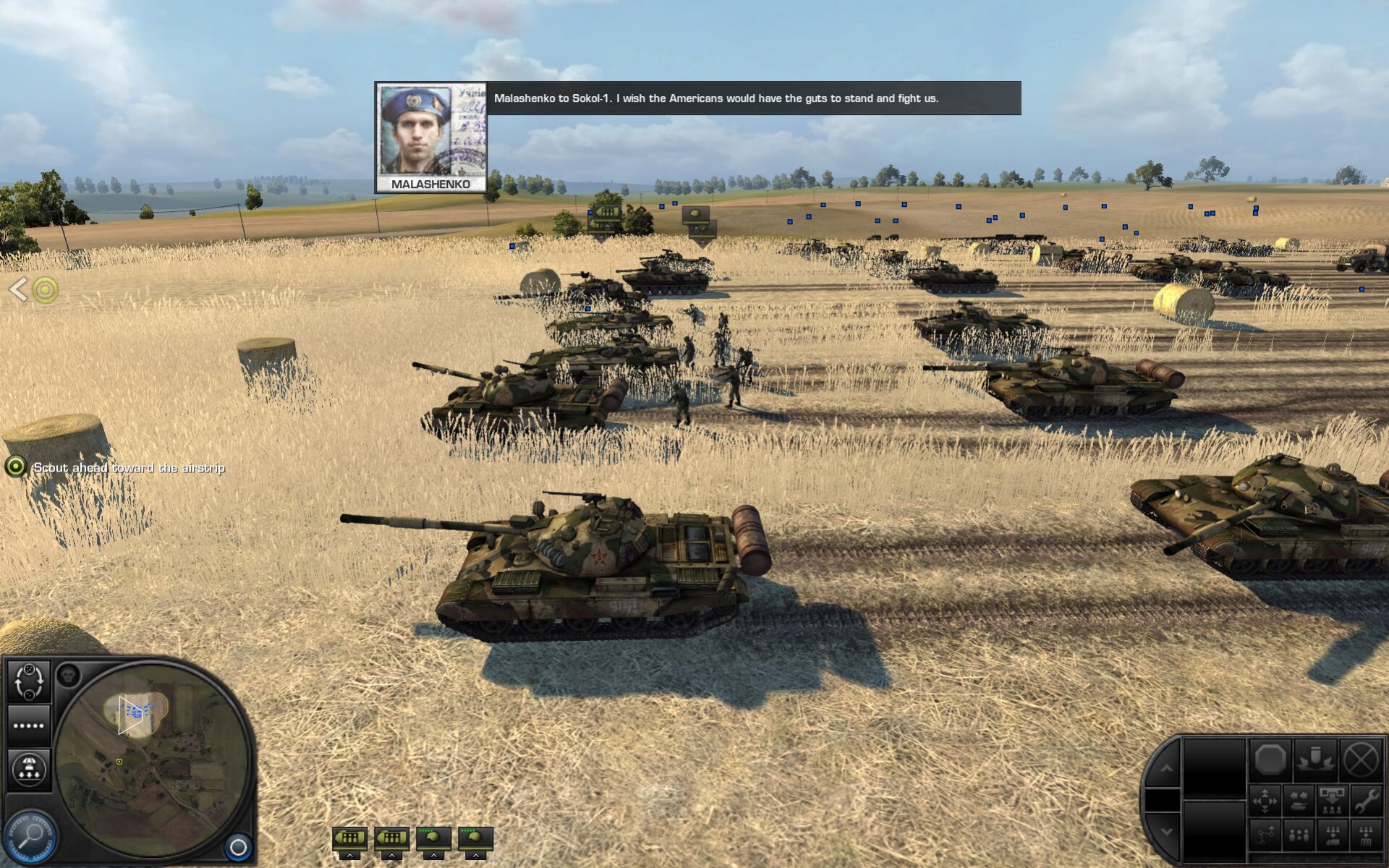Screen dimensions: 1389x868
Task: Click the tank reverse arrows command
Action: point(1299,801)
